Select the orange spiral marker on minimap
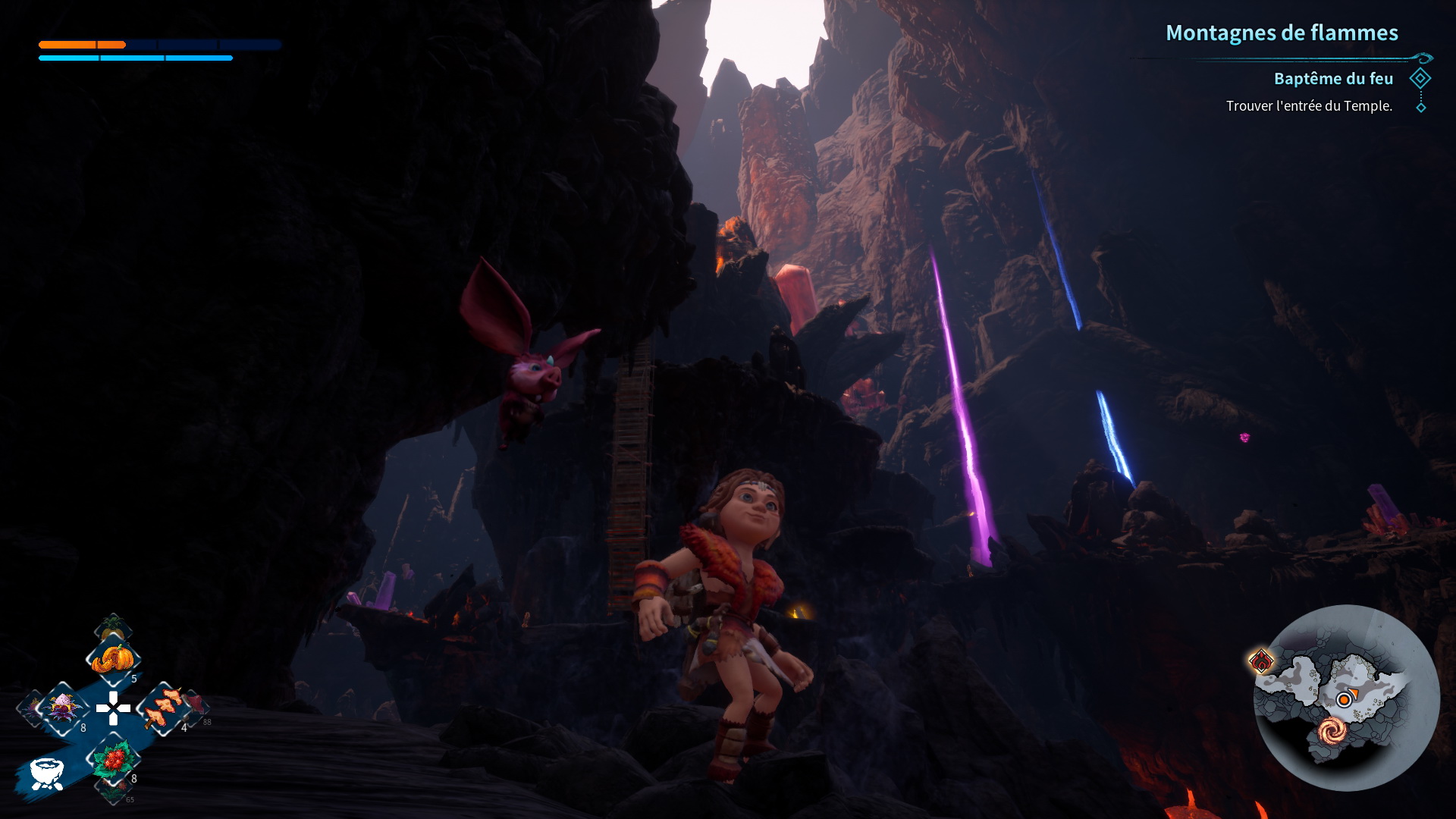 click(x=1332, y=731)
